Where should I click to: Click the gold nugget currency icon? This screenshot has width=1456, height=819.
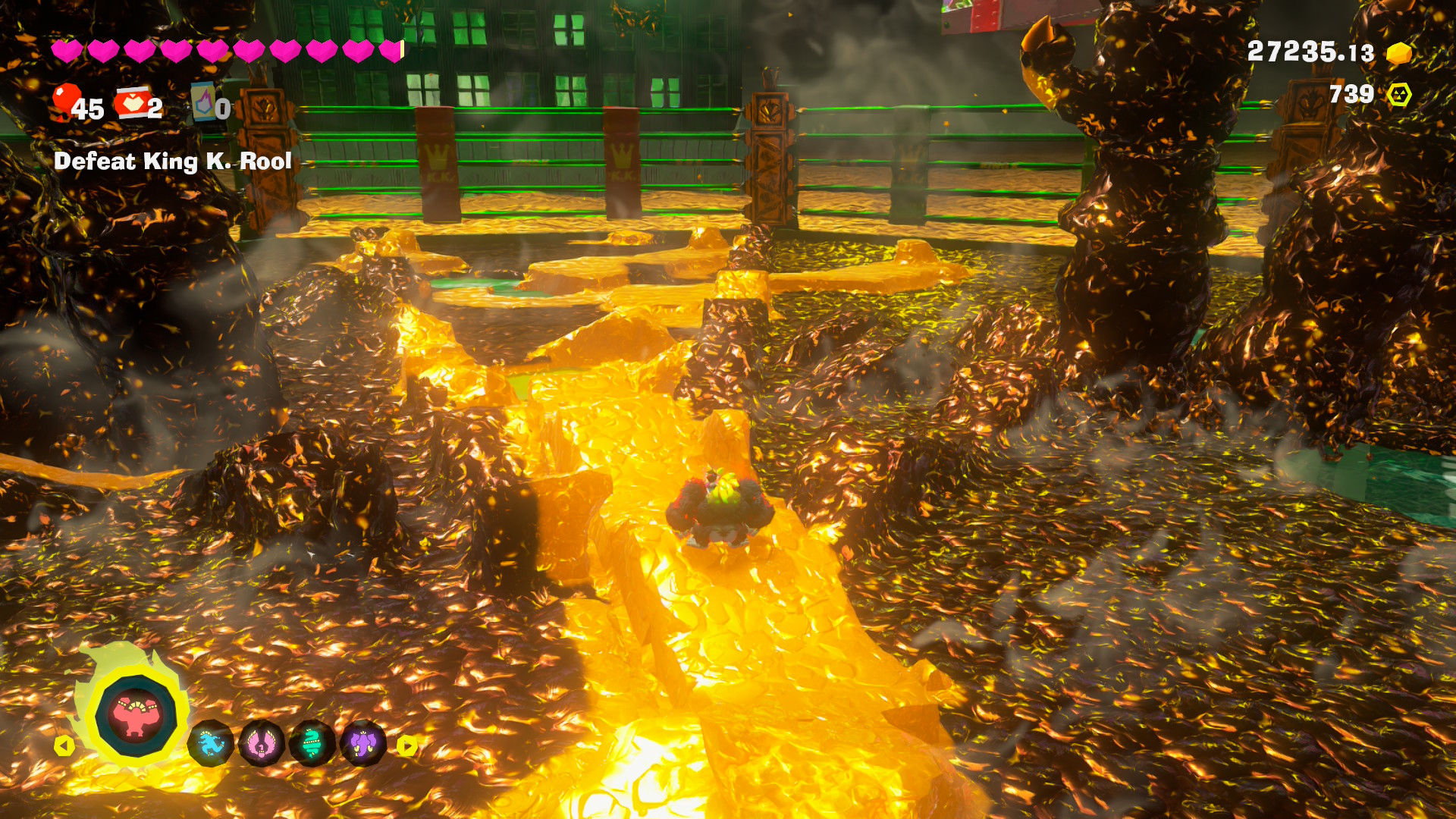click(x=1399, y=53)
